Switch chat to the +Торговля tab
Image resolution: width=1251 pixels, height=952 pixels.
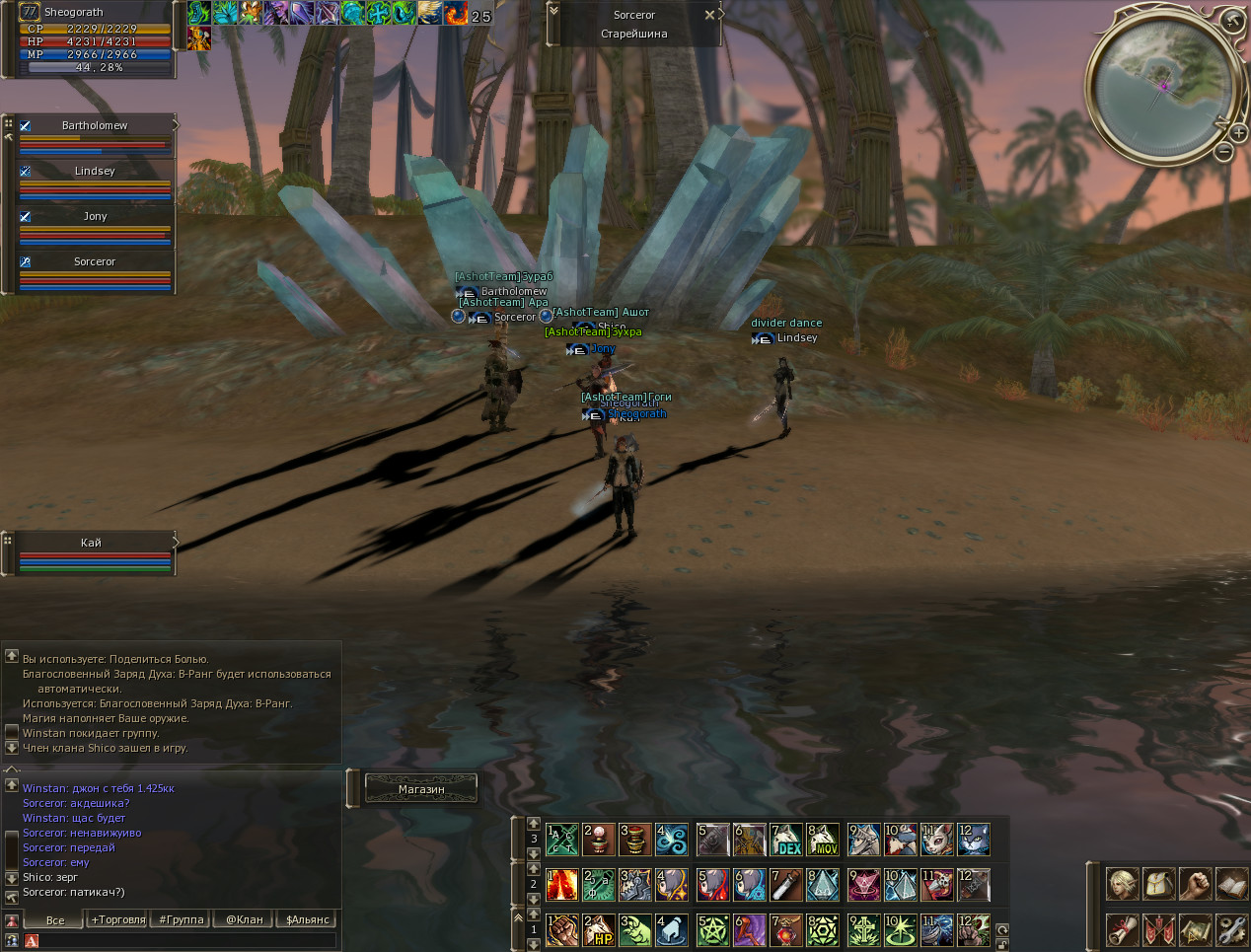coord(118,919)
